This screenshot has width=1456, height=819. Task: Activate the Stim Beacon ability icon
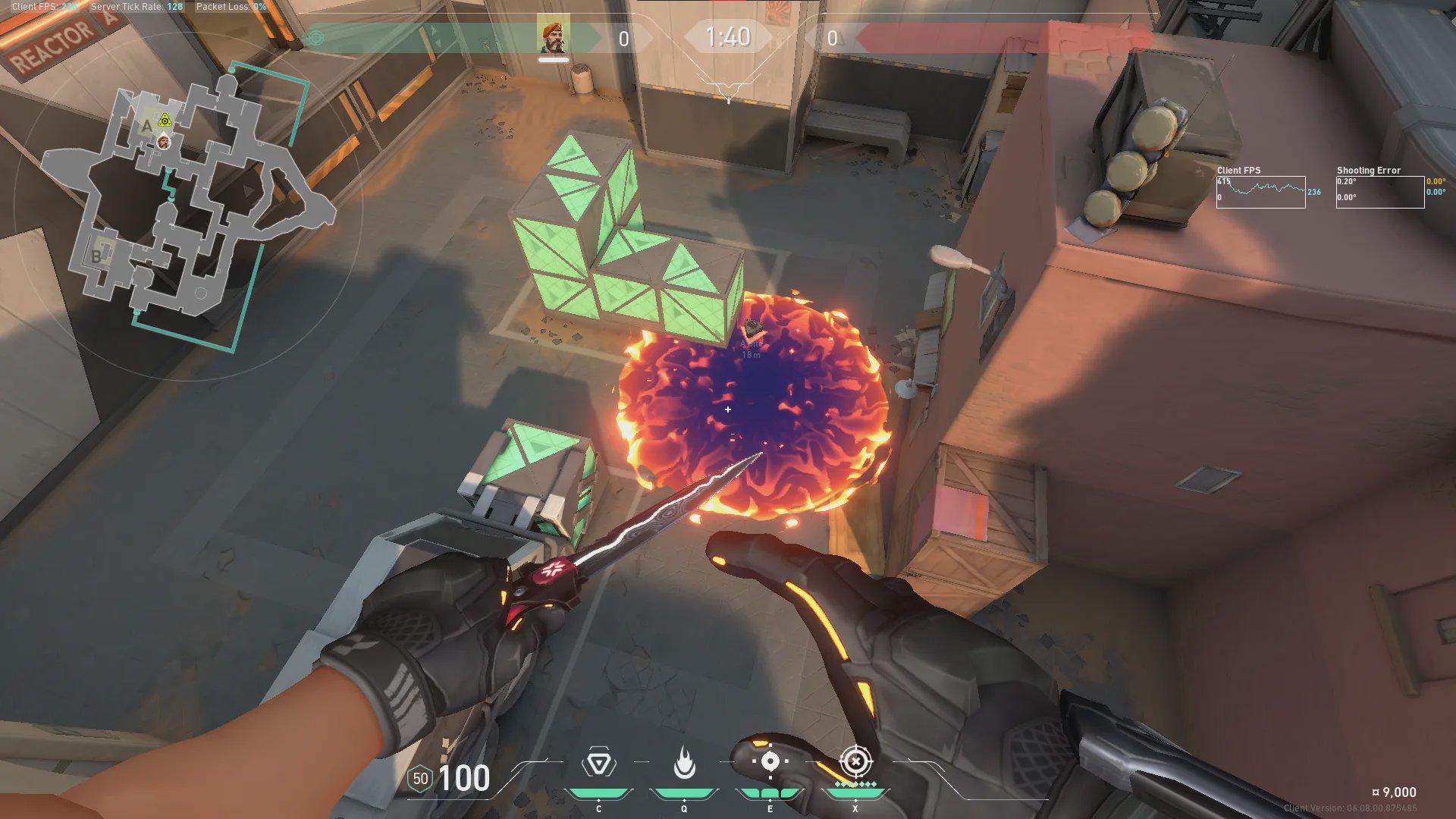tap(598, 763)
